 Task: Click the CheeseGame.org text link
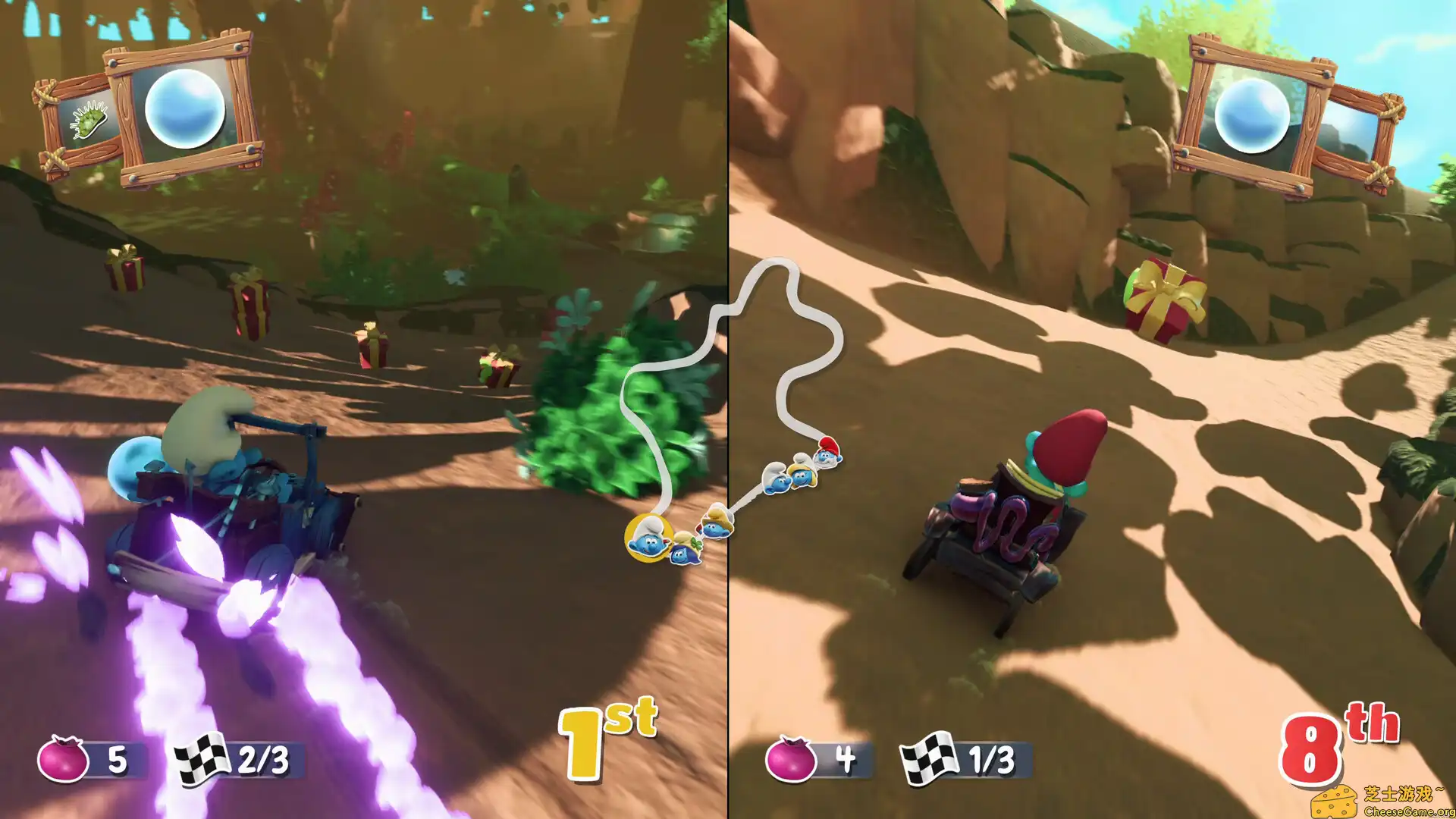click(x=1409, y=811)
